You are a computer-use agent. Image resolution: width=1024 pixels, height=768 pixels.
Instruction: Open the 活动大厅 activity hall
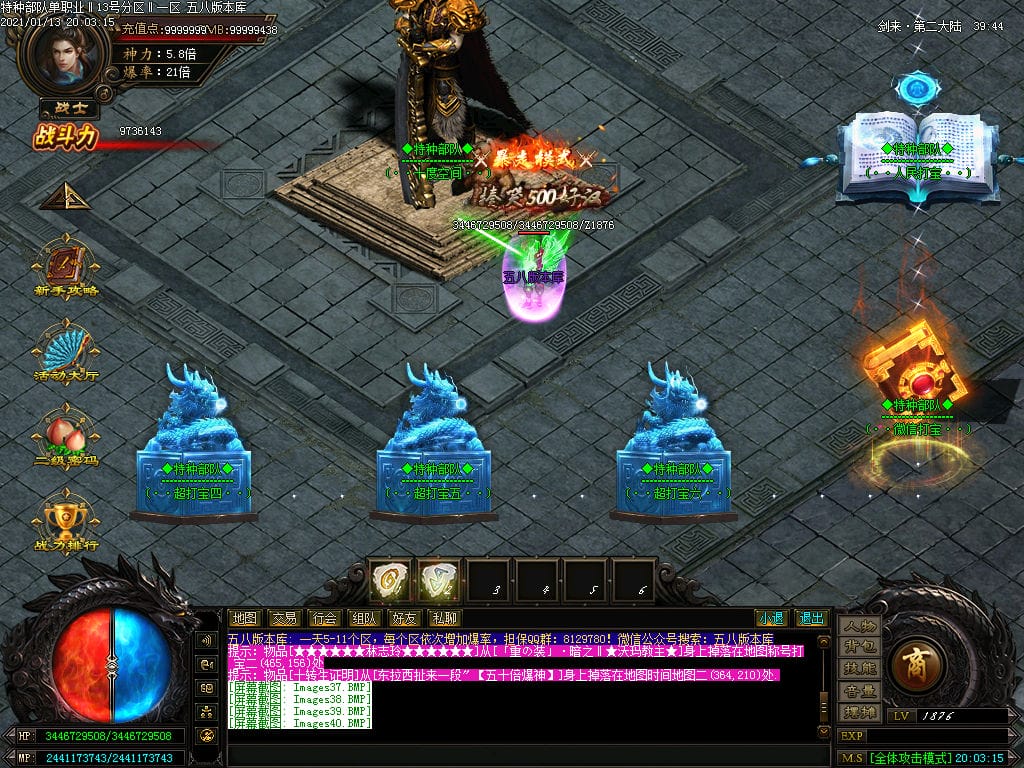66,352
